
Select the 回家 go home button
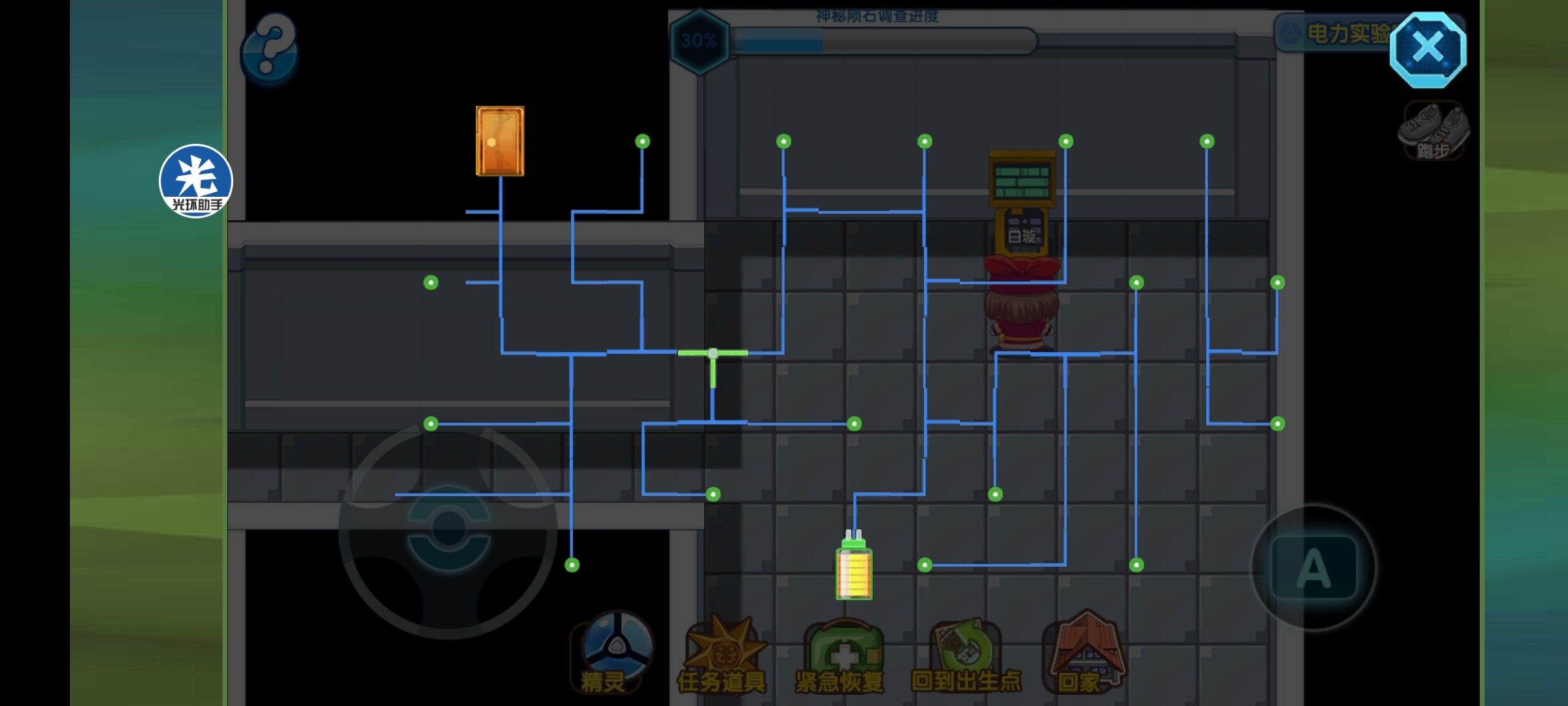point(1083,654)
